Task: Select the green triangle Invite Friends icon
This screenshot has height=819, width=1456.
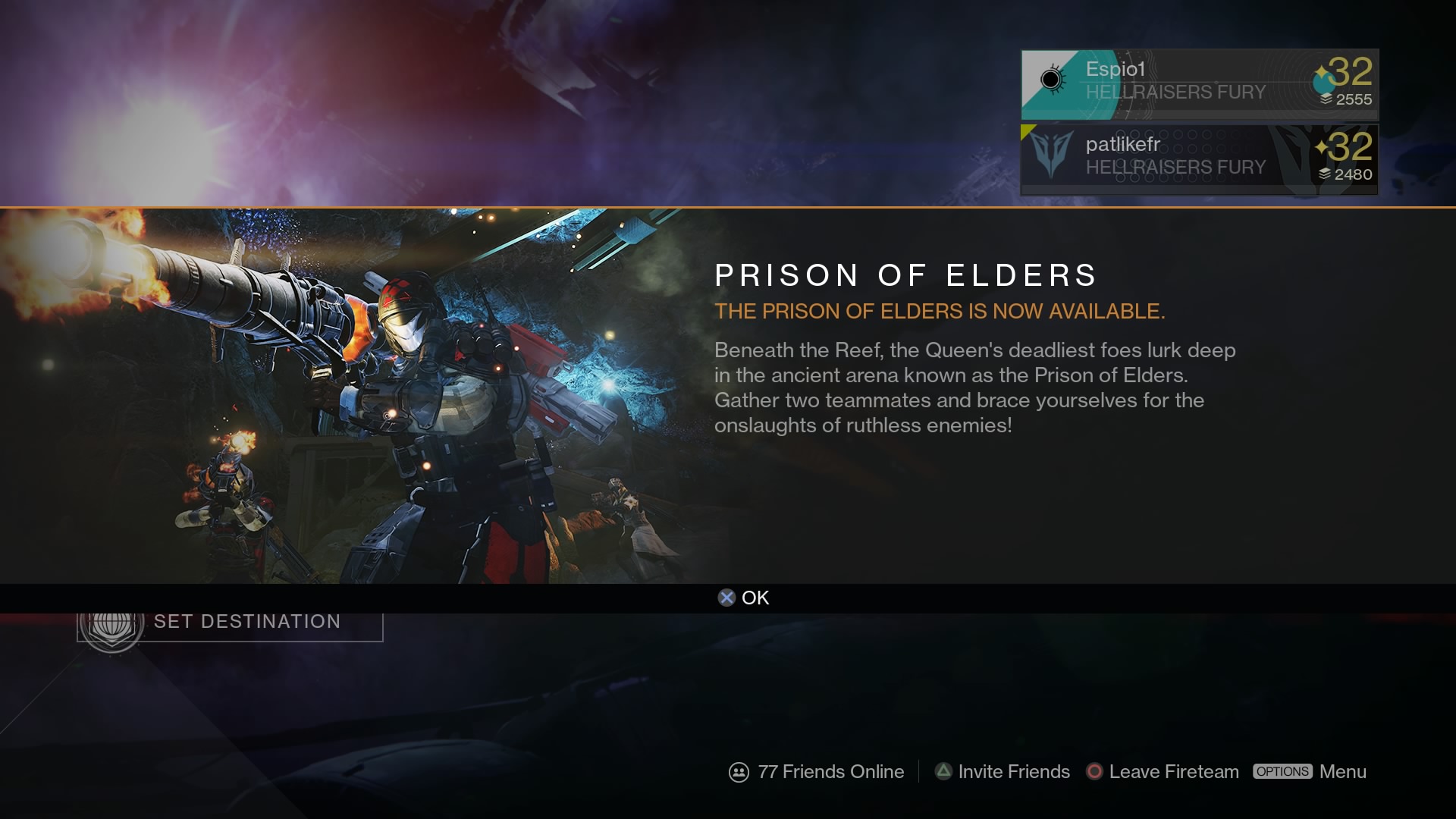Action: (x=943, y=771)
